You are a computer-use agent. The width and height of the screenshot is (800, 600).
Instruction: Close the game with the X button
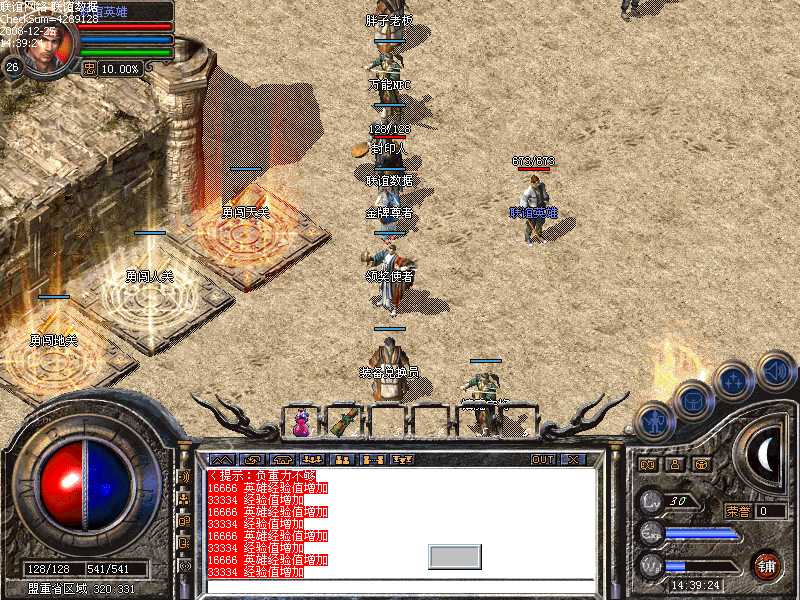(574, 460)
